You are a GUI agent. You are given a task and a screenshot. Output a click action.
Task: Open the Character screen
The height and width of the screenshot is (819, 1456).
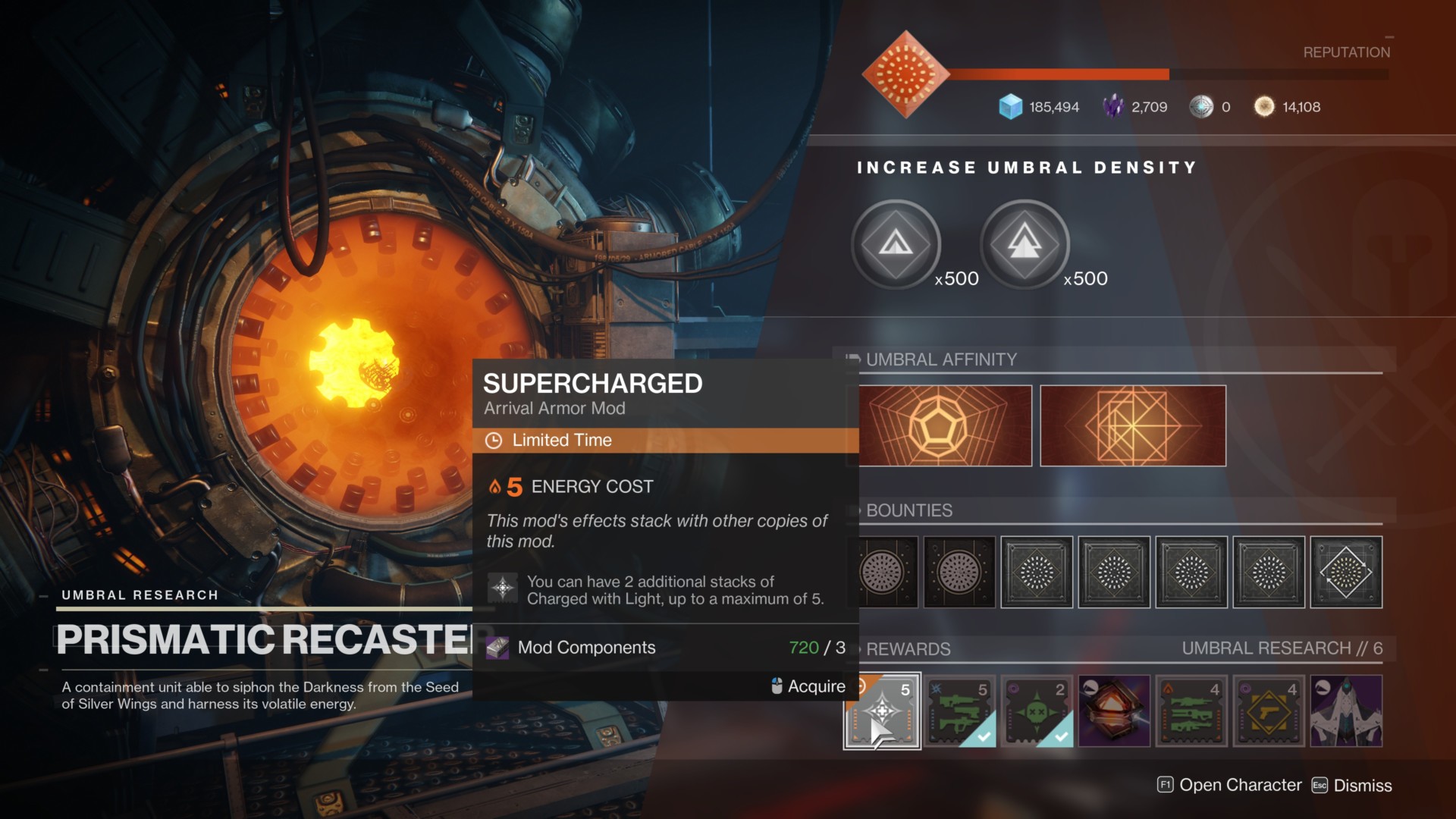click(x=1230, y=786)
